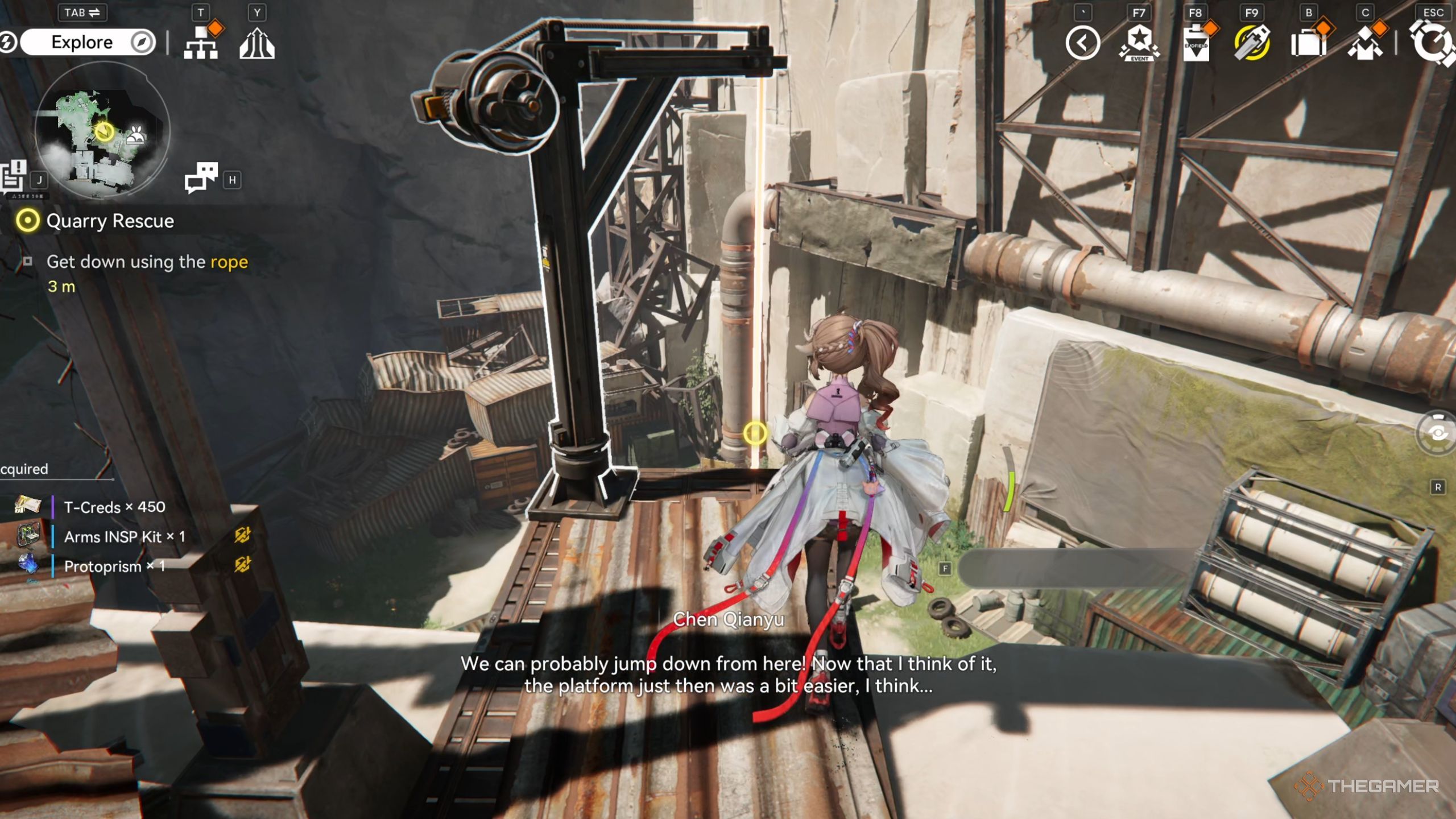This screenshot has height=819, width=1456.
Task: Select the T-Creds × 450 acquired entry
Action: (114, 507)
